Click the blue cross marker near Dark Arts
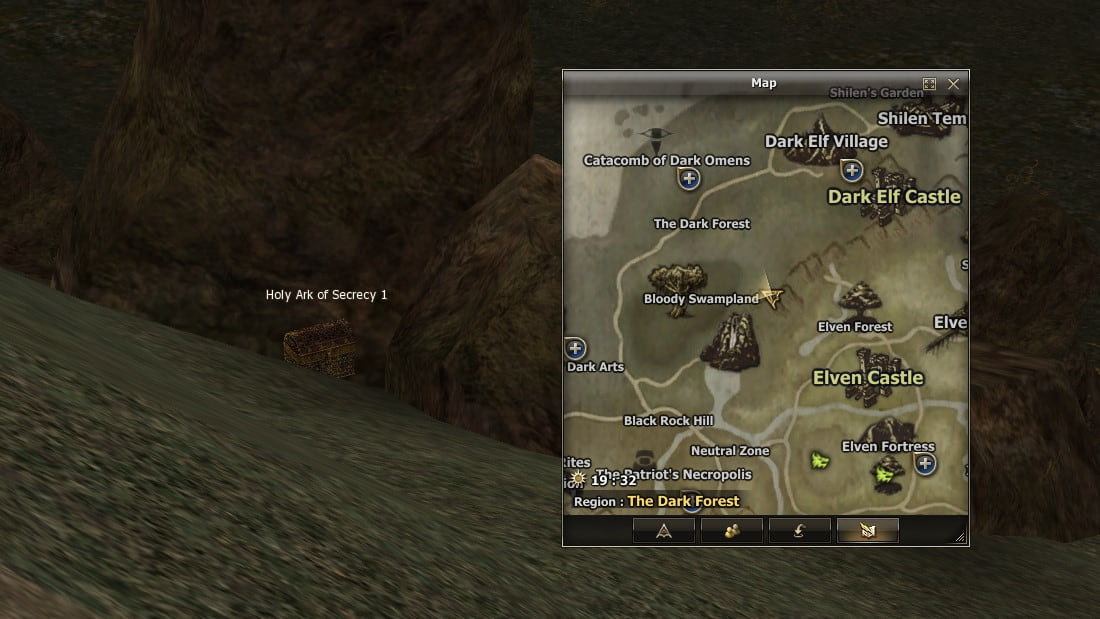Viewport: 1100px width, 619px height. click(575, 348)
